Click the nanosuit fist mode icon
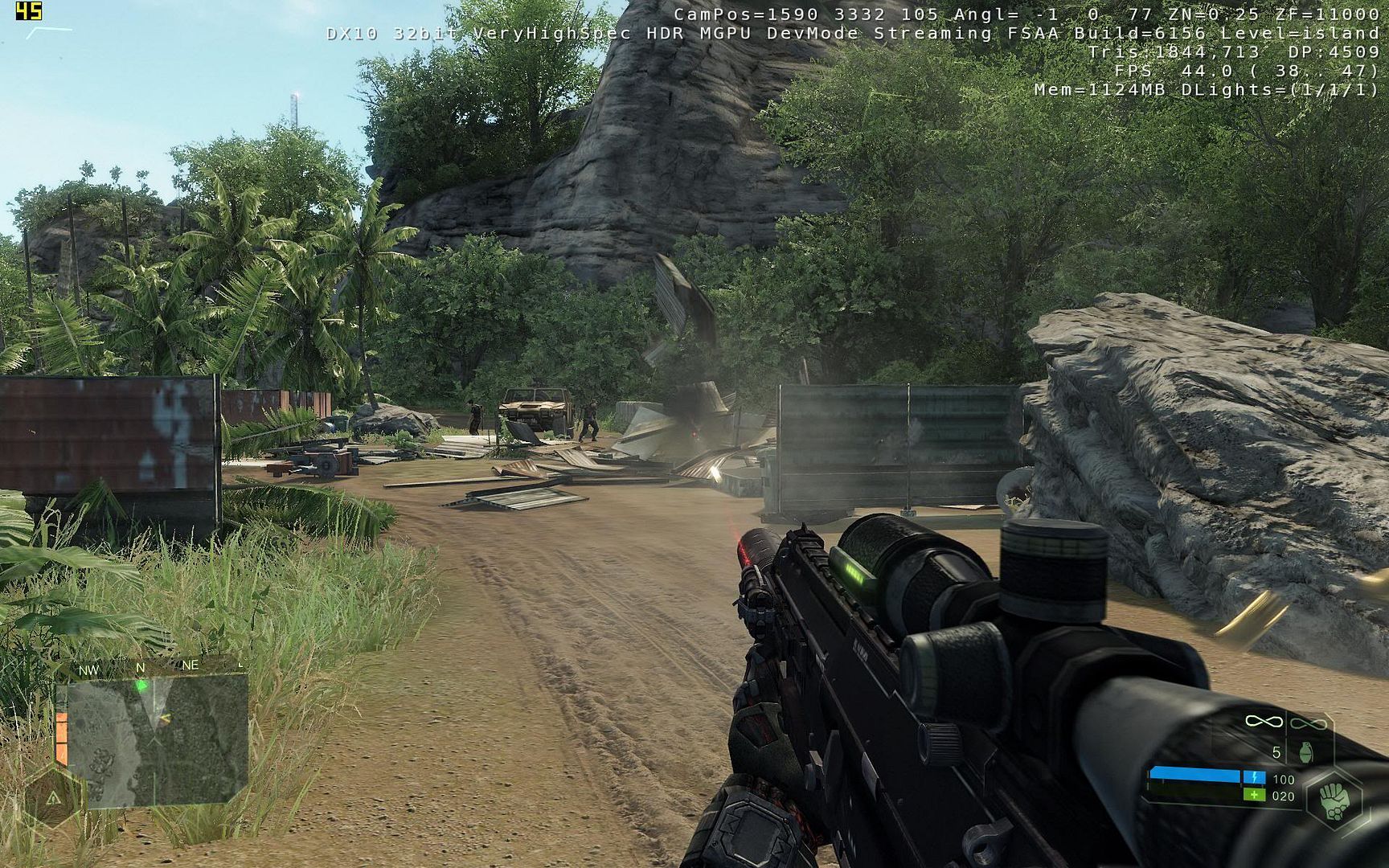1389x868 pixels. (1335, 801)
